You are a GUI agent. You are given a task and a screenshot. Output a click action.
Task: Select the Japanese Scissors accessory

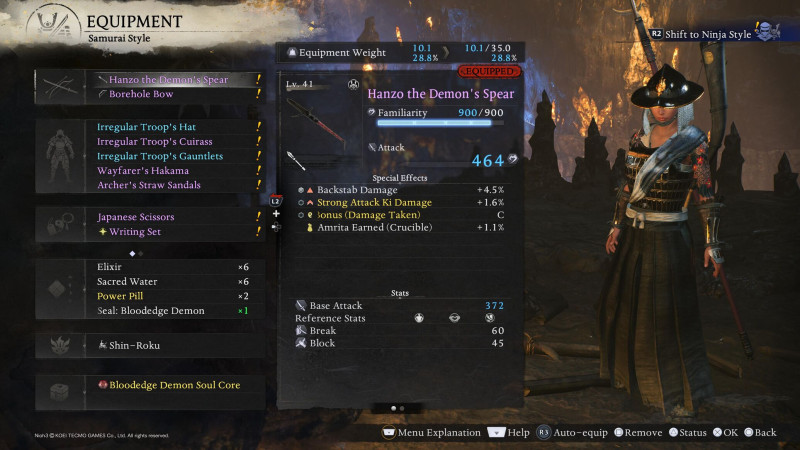[x=136, y=217]
